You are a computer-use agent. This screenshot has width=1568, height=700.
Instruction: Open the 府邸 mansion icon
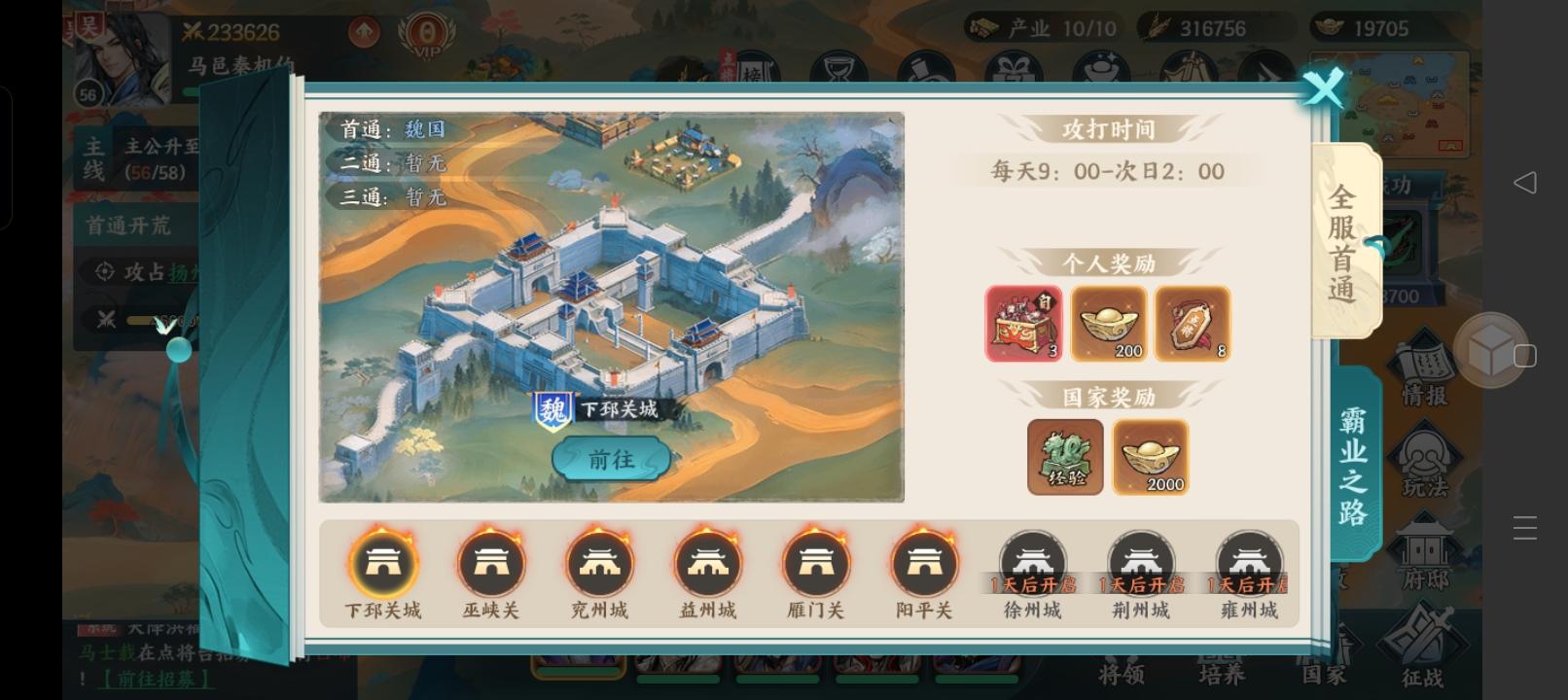click(x=1424, y=549)
